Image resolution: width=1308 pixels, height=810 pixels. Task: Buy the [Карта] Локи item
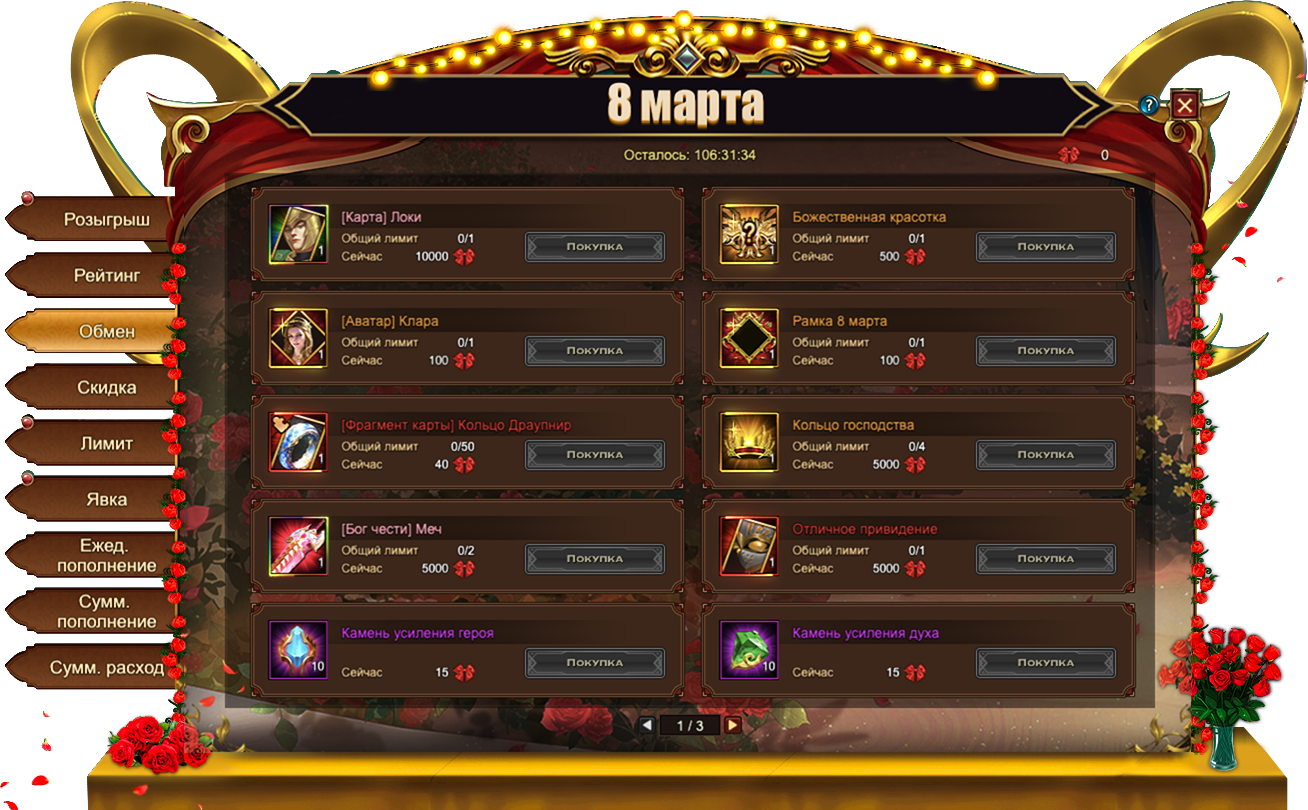(x=595, y=247)
